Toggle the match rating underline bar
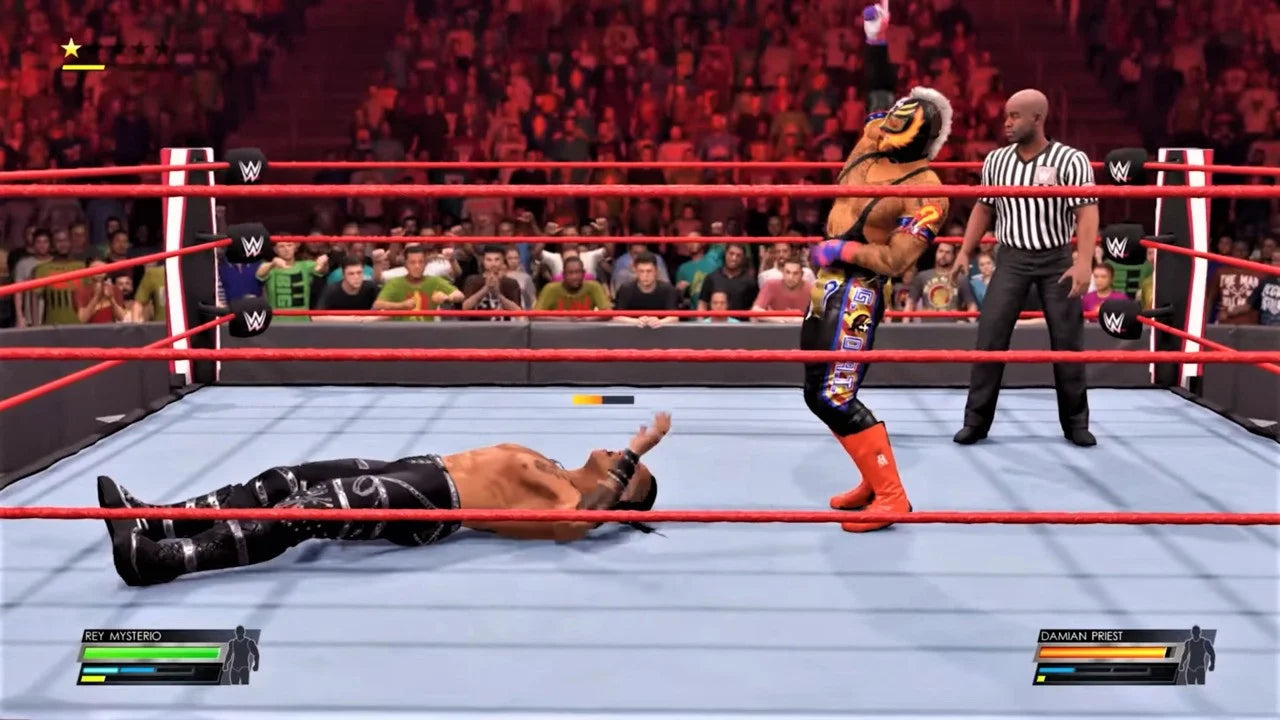 pyautogui.click(x=83, y=67)
